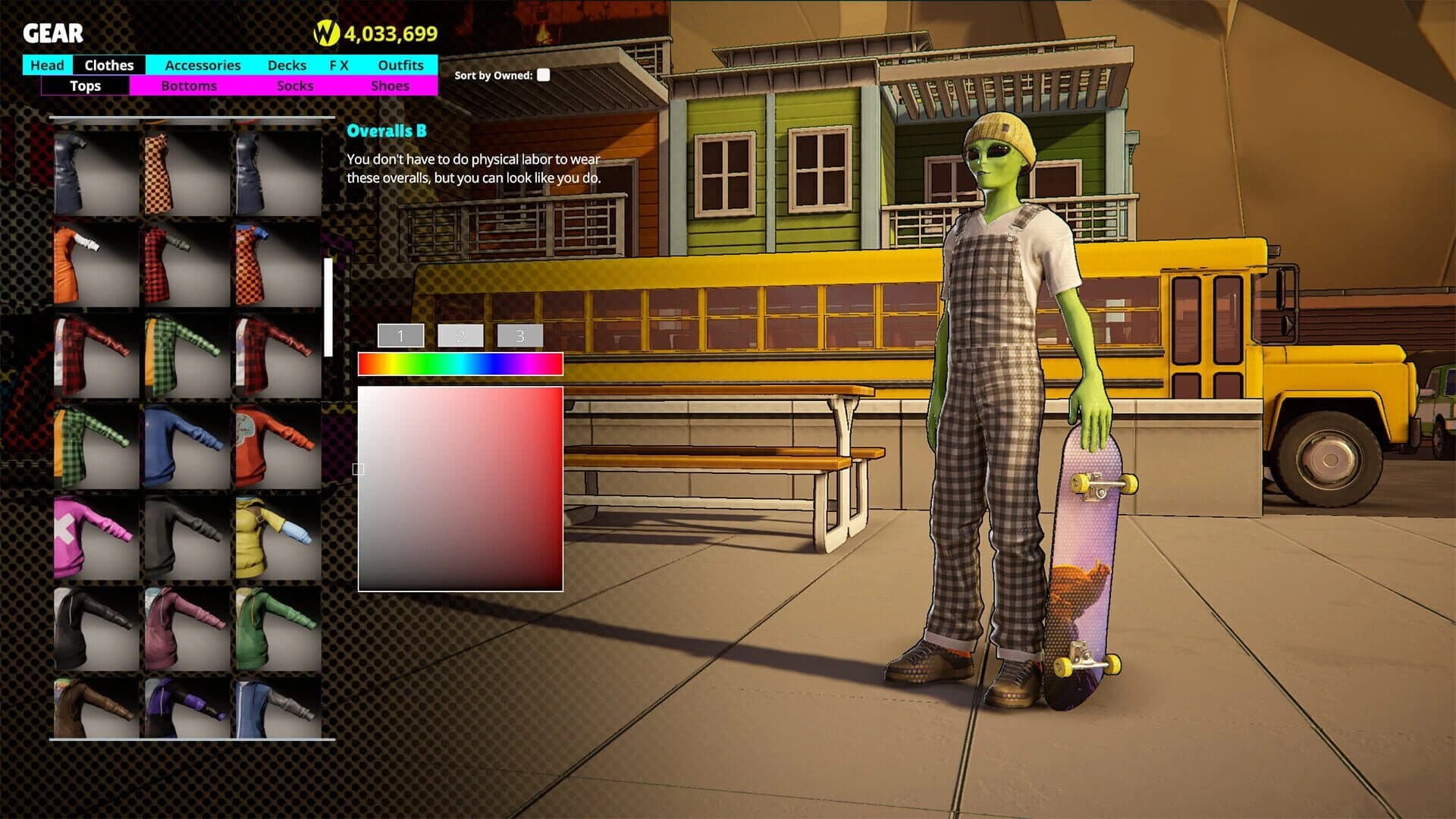Open the Outfits tab
This screenshot has height=819, width=1456.
click(400, 65)
